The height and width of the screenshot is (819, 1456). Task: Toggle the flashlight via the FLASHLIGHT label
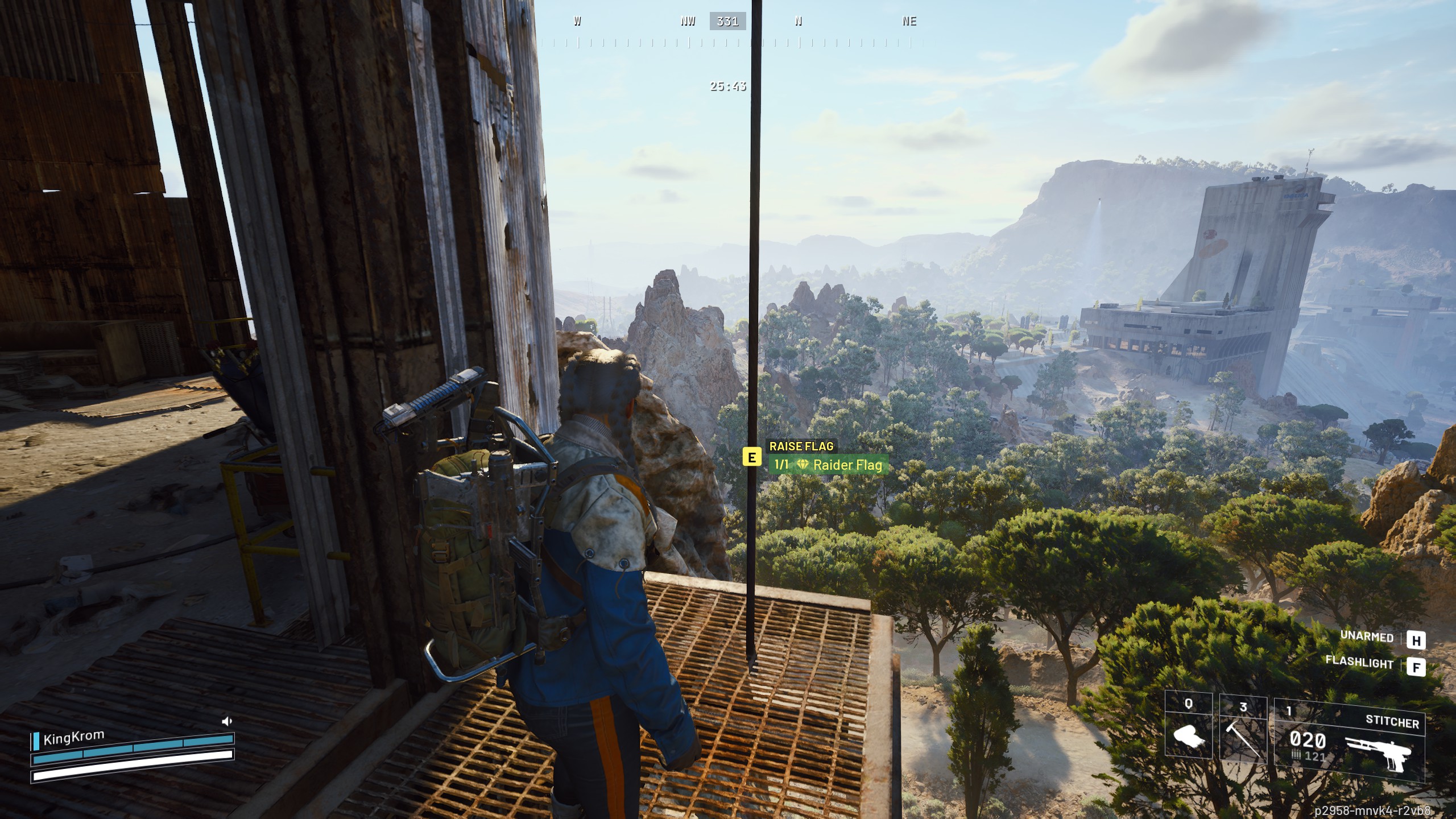click(1359, 663)
